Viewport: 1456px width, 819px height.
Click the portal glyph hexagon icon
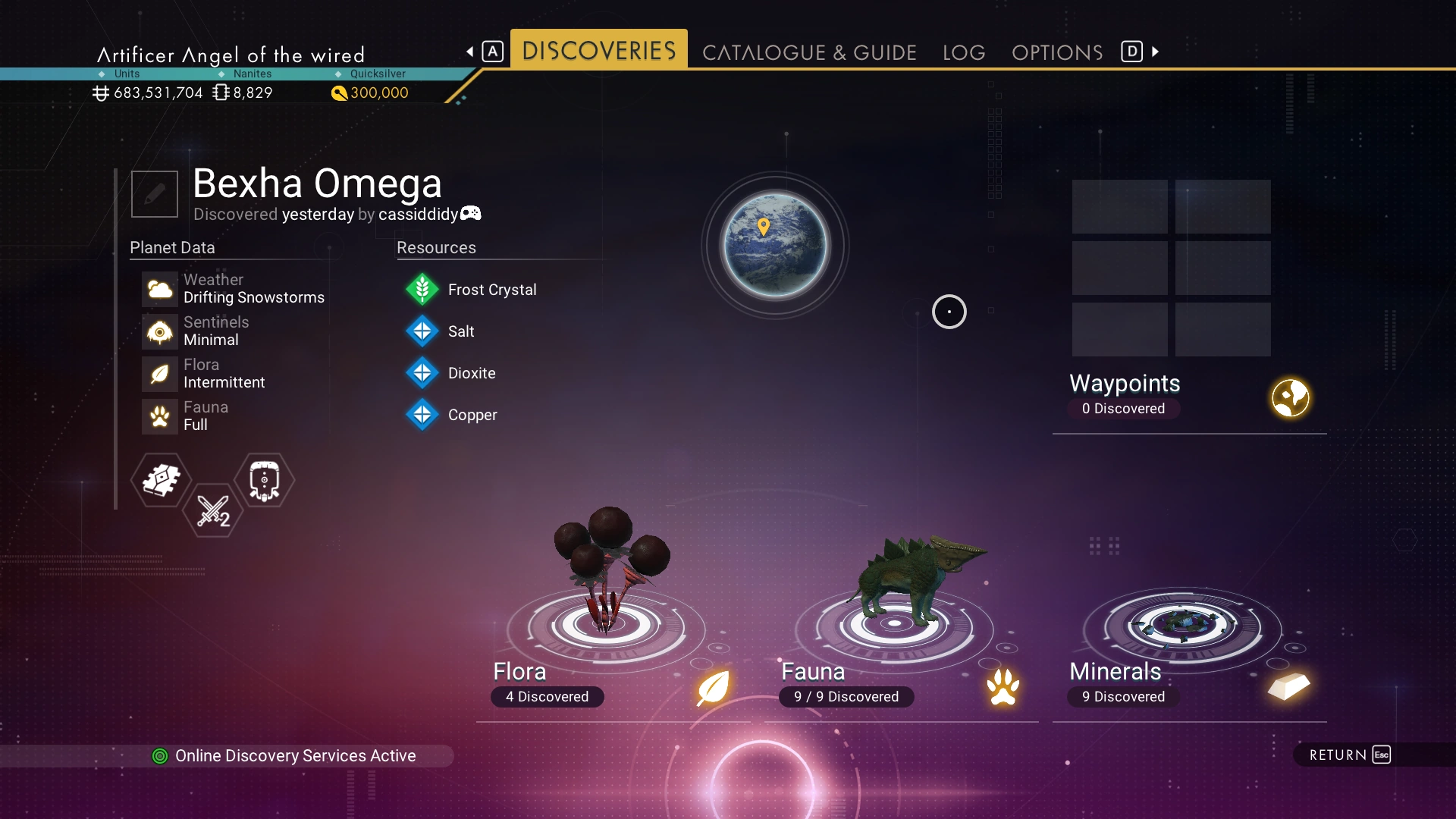coord(264,480)
